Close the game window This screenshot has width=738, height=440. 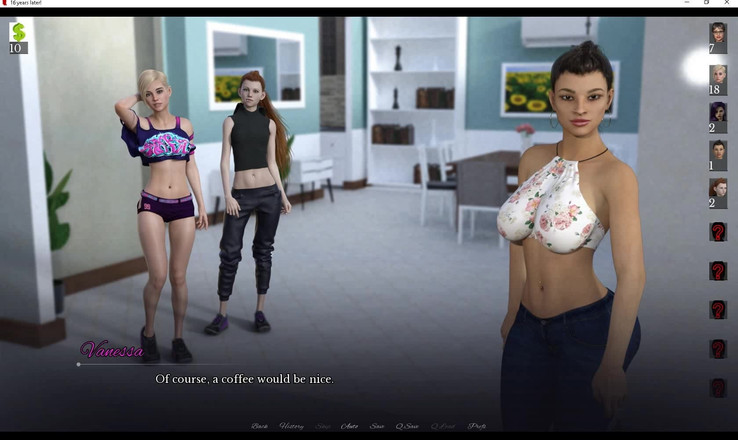click(726, 4)
